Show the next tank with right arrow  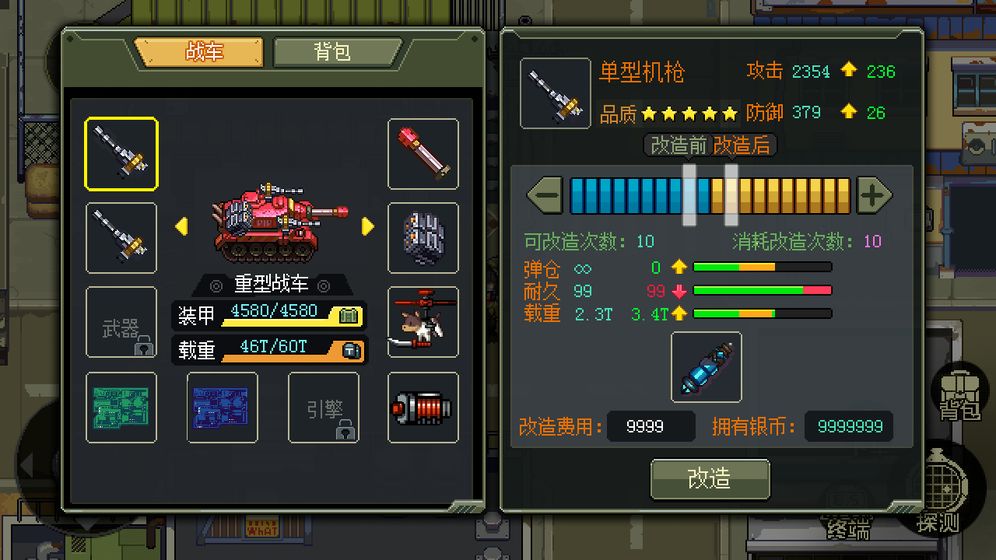pos(368,227)
